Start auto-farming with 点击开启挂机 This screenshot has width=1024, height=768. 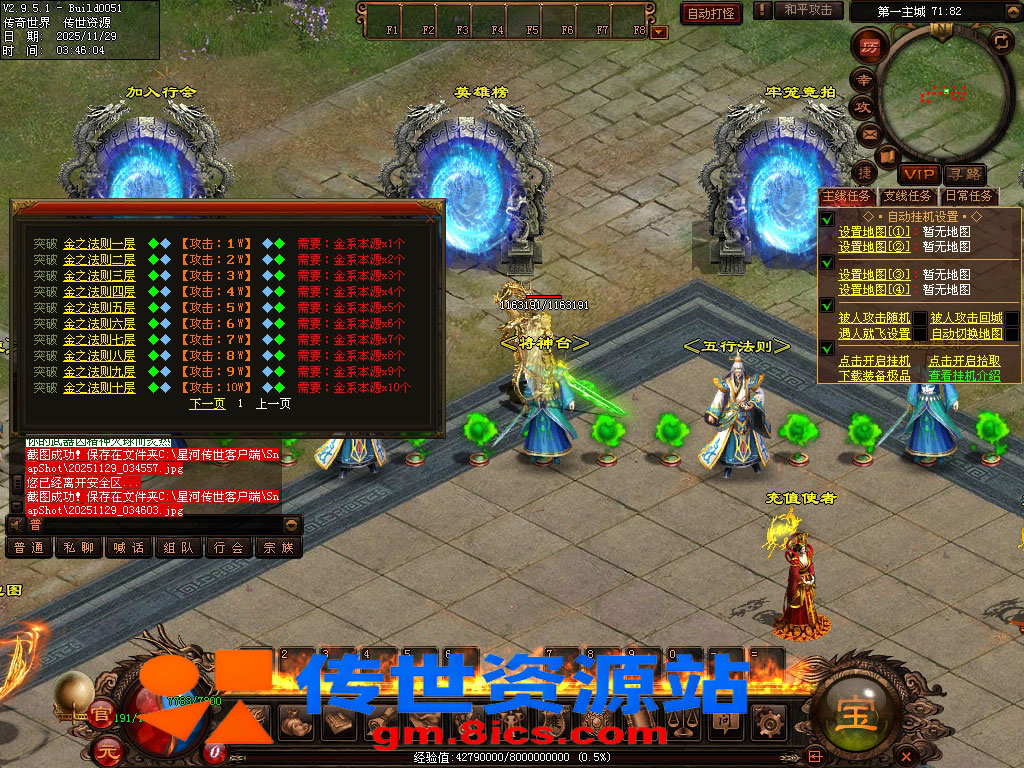(x=874, y=361)
